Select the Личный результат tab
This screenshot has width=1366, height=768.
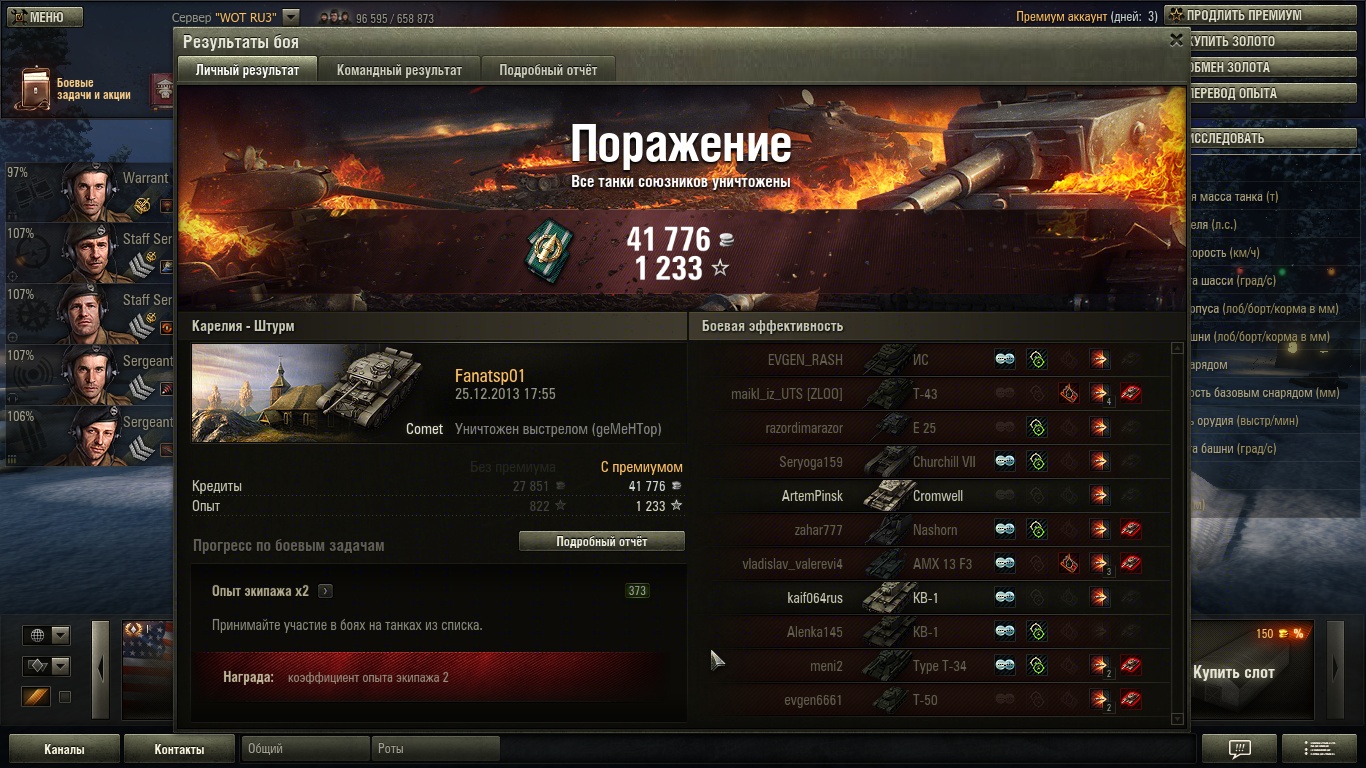[247, 70]
